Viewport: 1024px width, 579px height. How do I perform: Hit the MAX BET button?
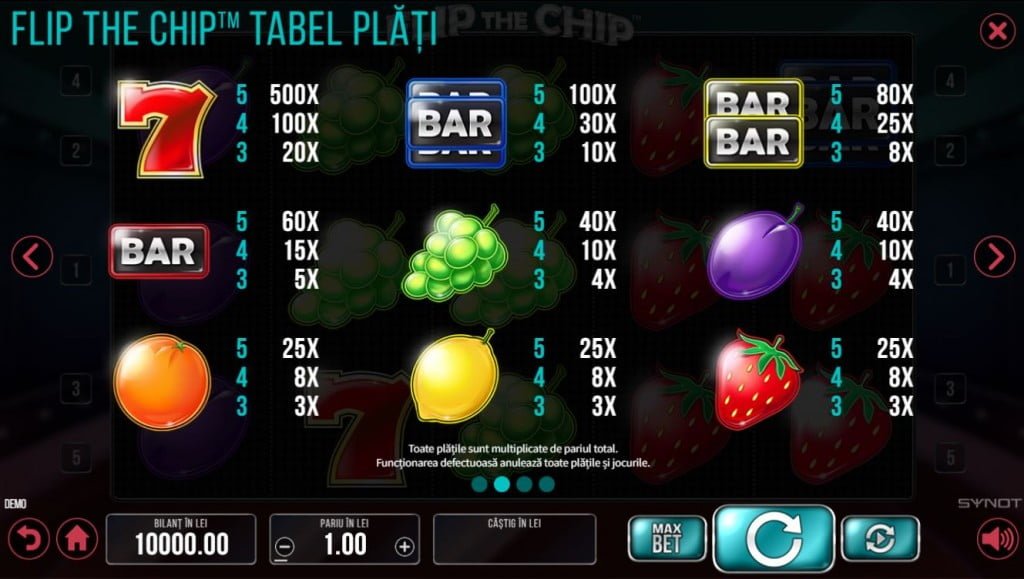pos(666,538)
